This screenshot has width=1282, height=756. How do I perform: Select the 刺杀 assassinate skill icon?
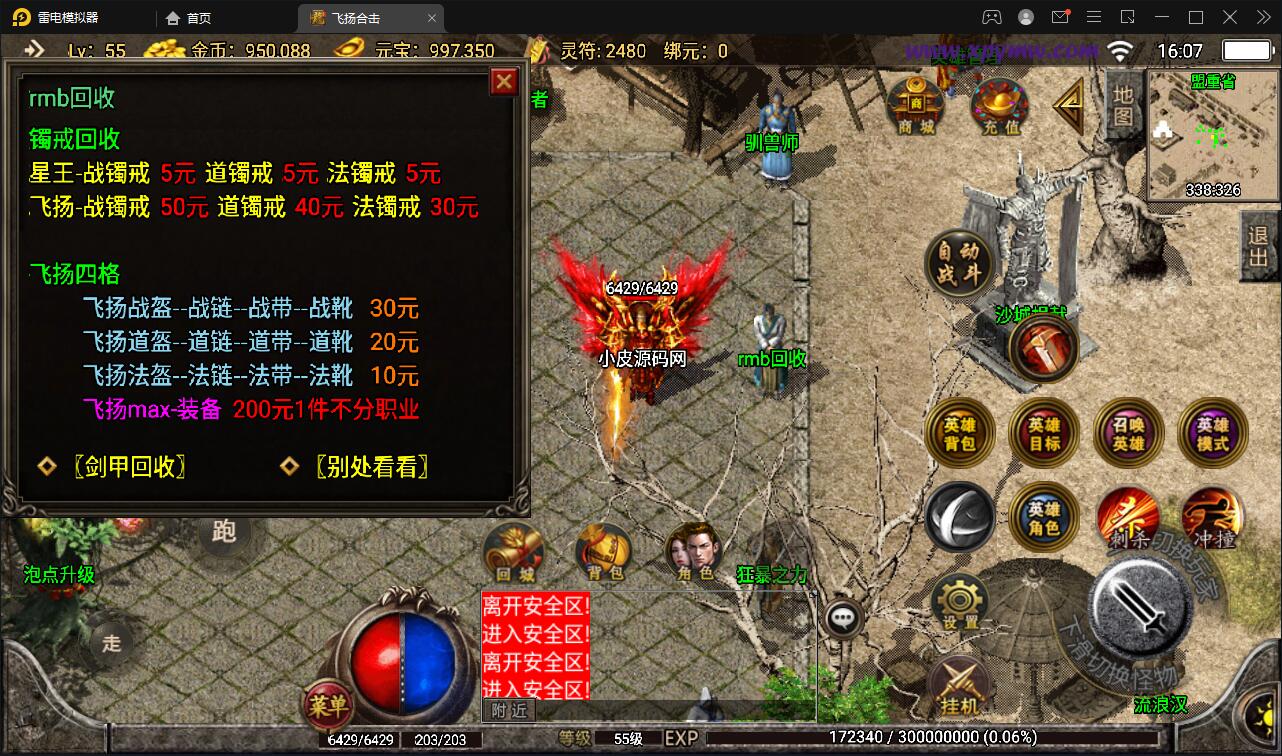1127,517
